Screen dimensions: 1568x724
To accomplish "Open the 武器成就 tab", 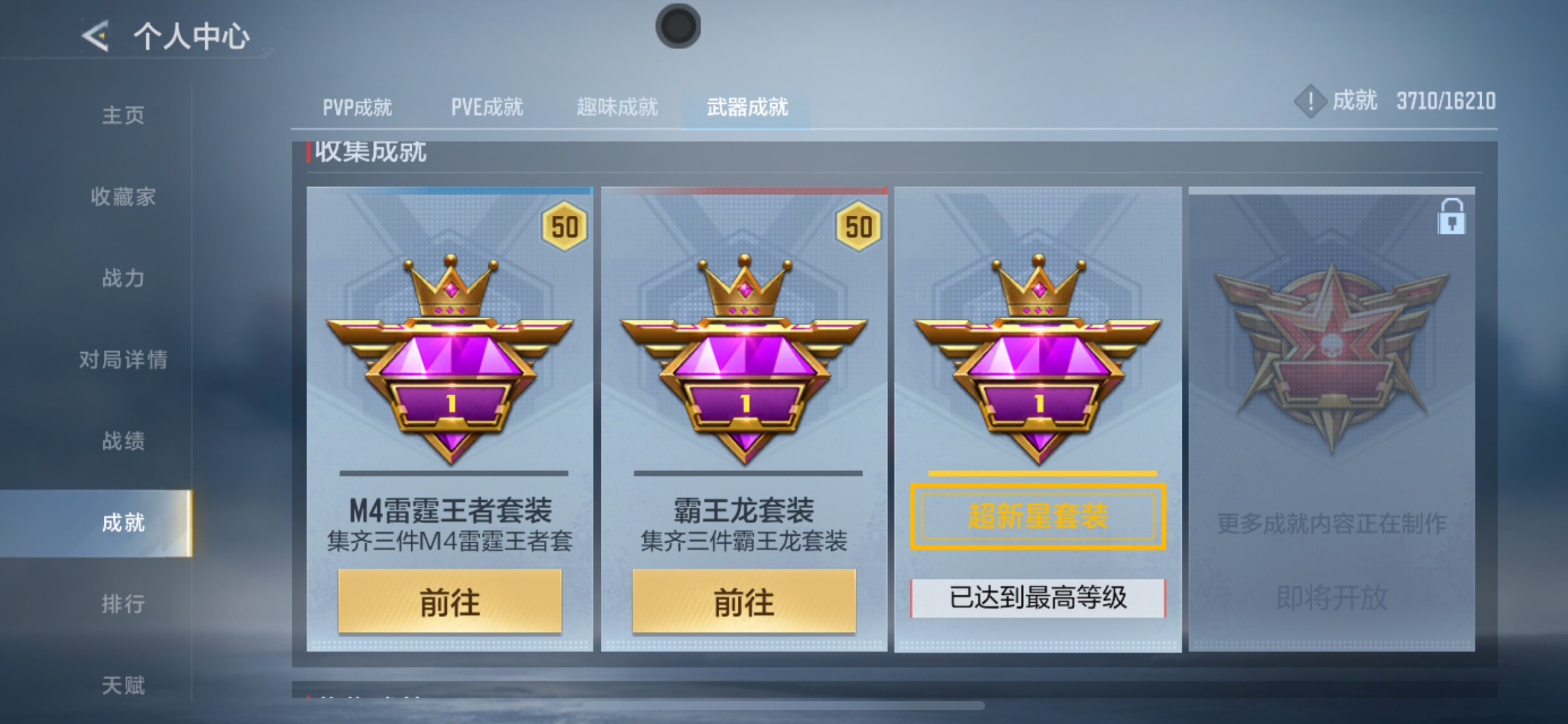I will tap(747, 107).
